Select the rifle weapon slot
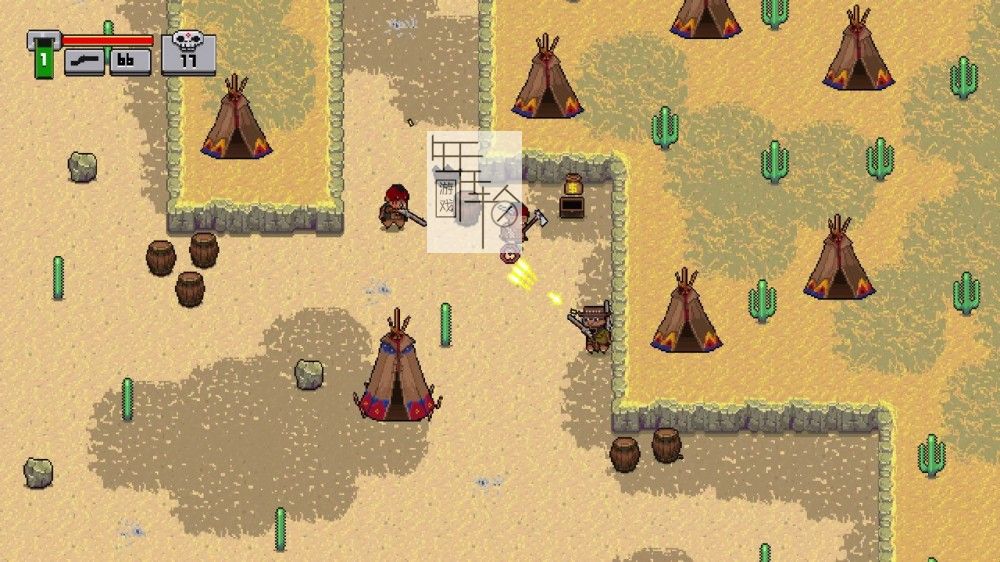The height and width of the screenshot is (562, 1000). (85, 61)
